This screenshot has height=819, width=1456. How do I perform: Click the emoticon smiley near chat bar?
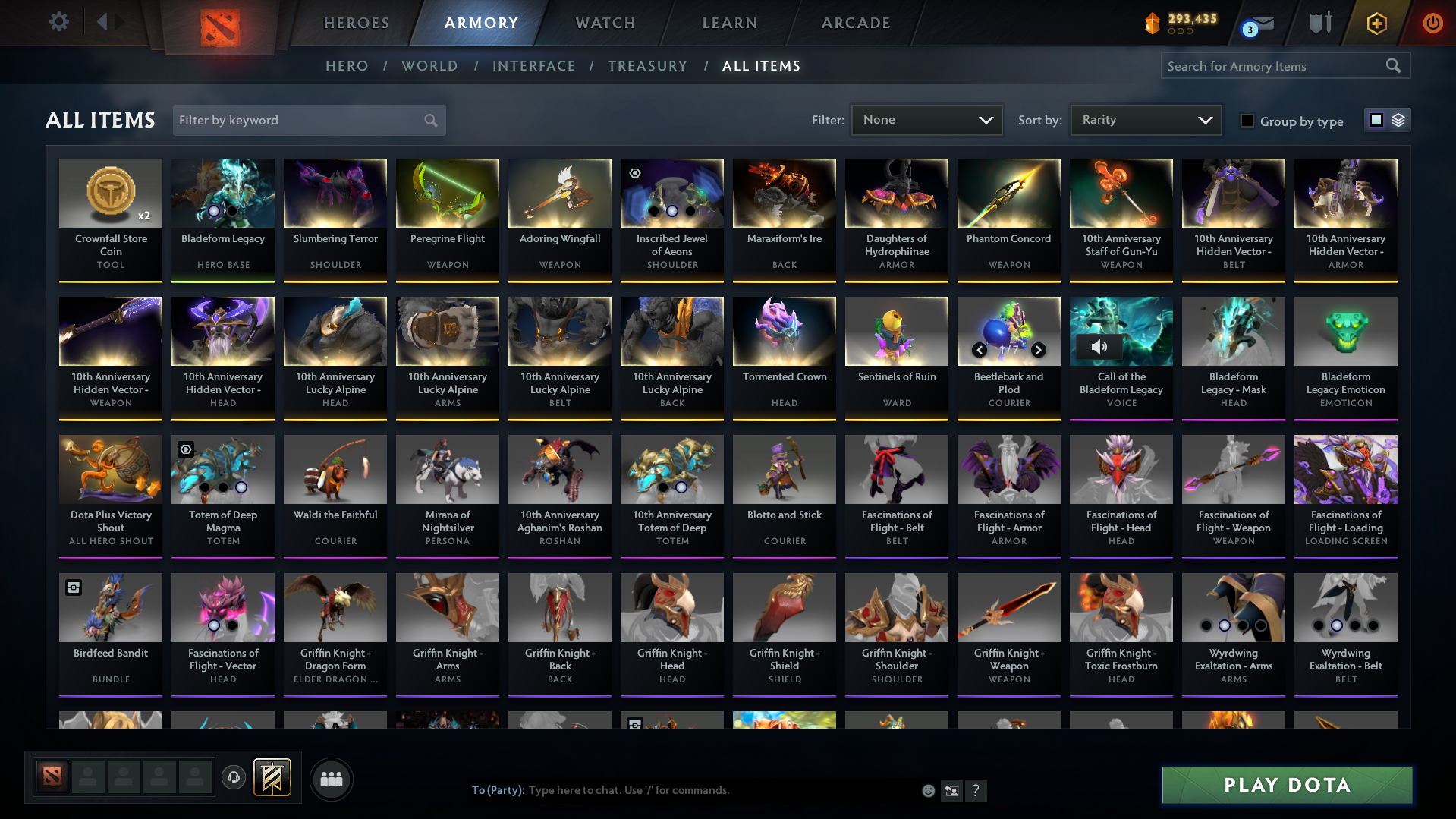pyautogui.click(x=927, y=790)
